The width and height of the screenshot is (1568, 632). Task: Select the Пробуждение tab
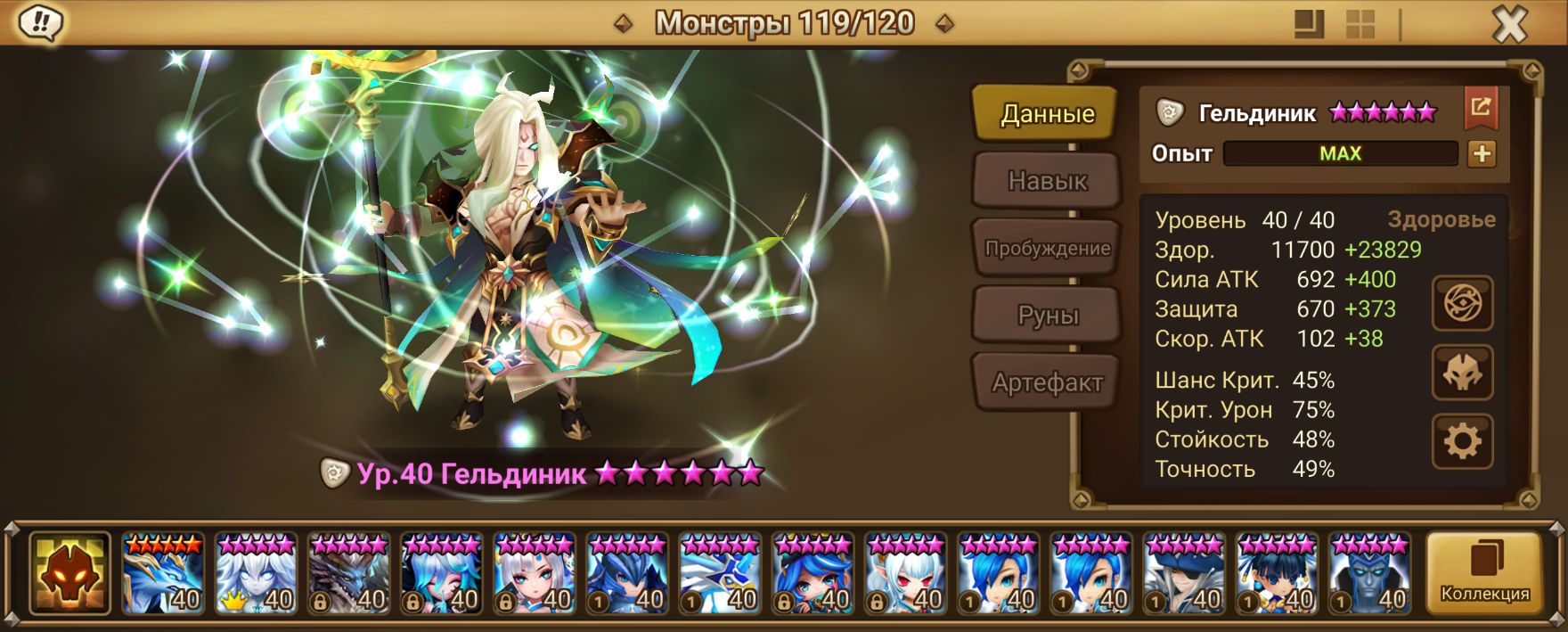point(1047,249)
